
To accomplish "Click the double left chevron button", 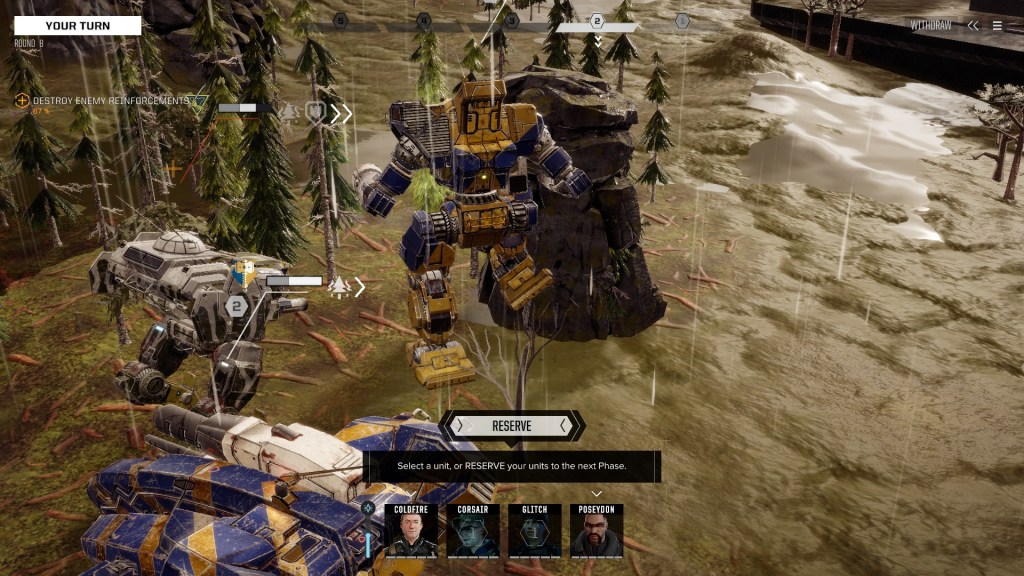I will [x=973, y=26].
